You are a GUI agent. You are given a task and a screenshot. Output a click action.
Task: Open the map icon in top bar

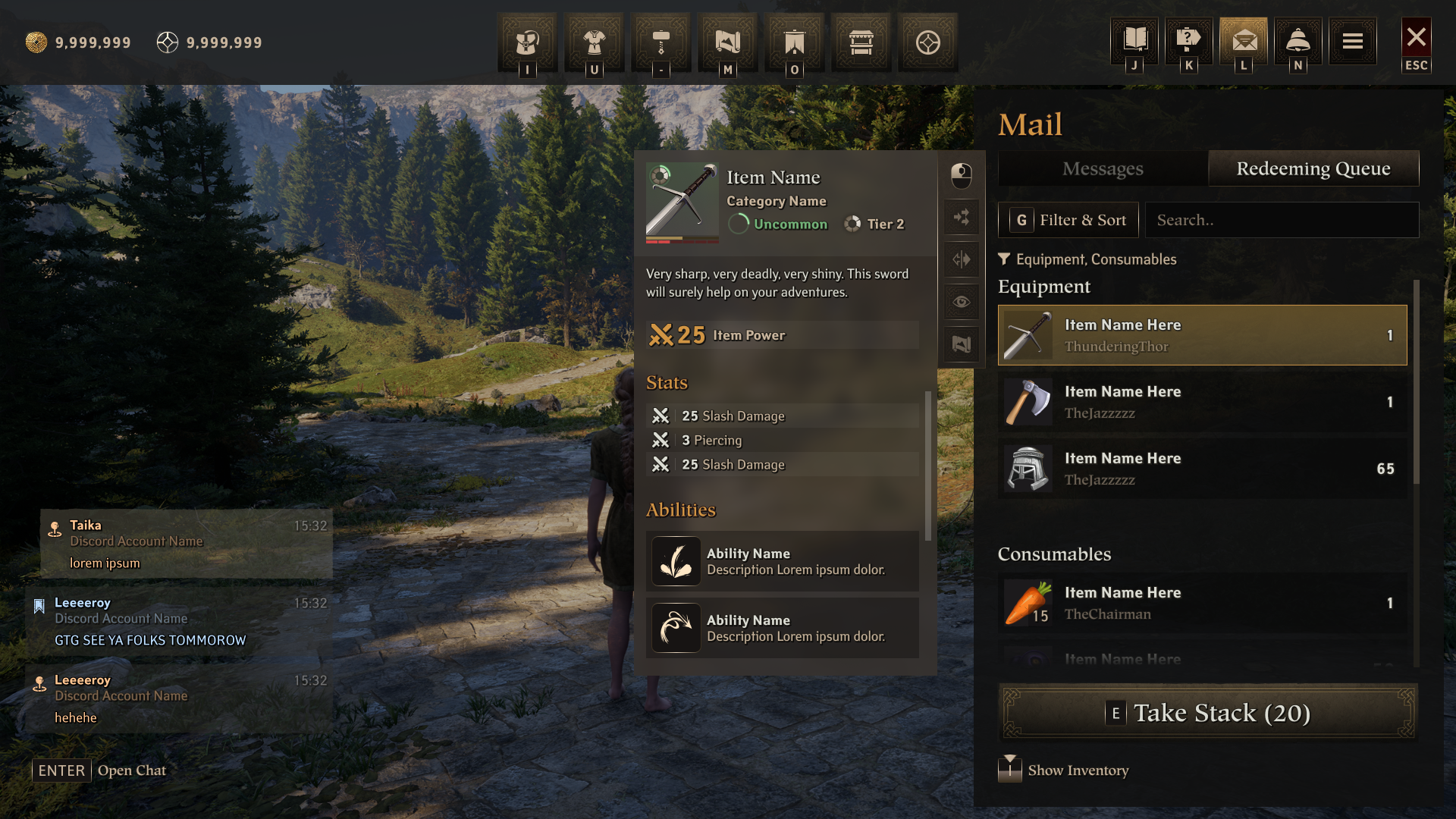(727, 42)
